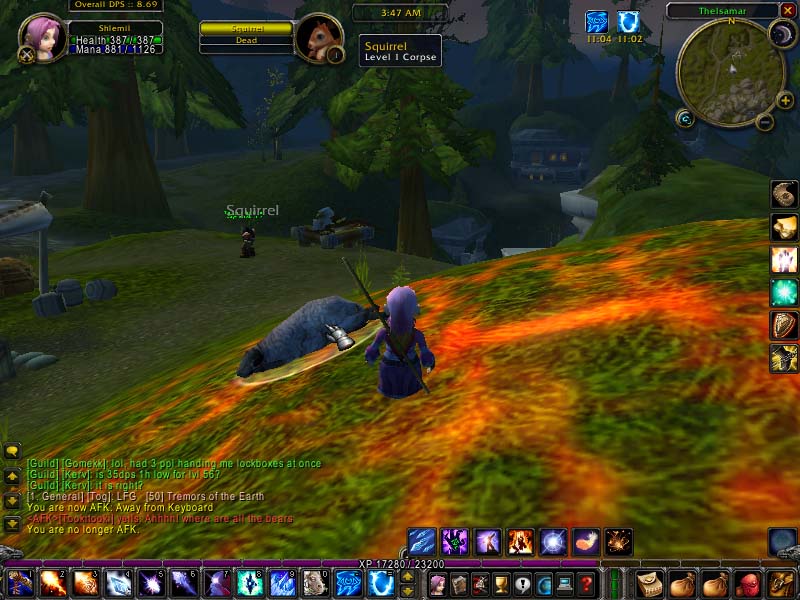Close the minimap with the X button

click(x=788, y=11)
